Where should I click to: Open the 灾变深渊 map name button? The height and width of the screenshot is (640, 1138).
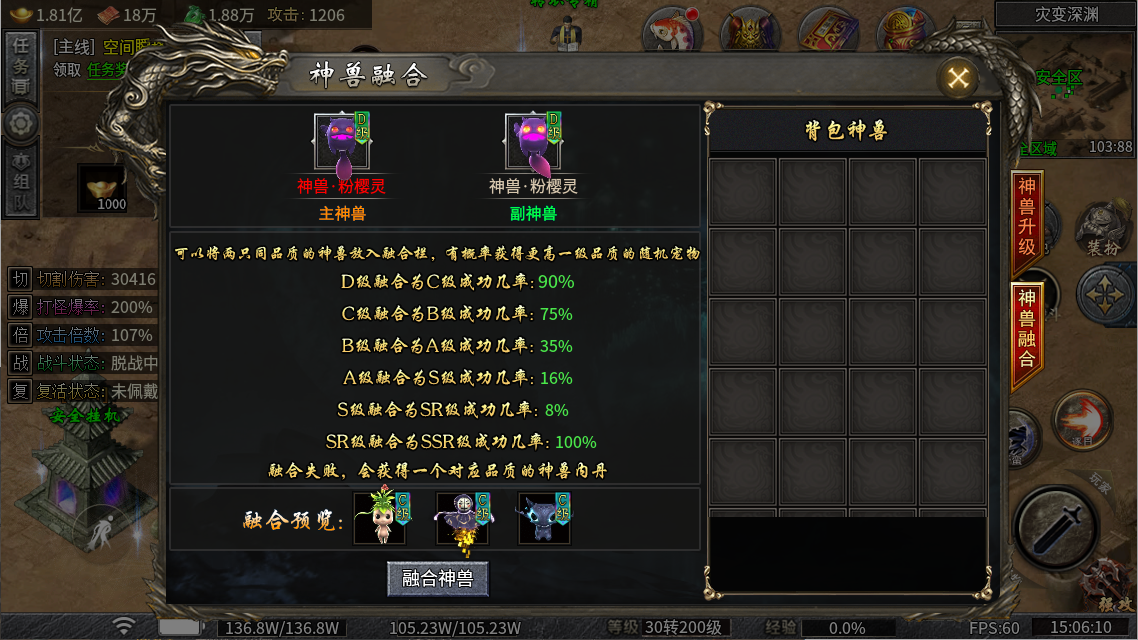coord(1066,14)
